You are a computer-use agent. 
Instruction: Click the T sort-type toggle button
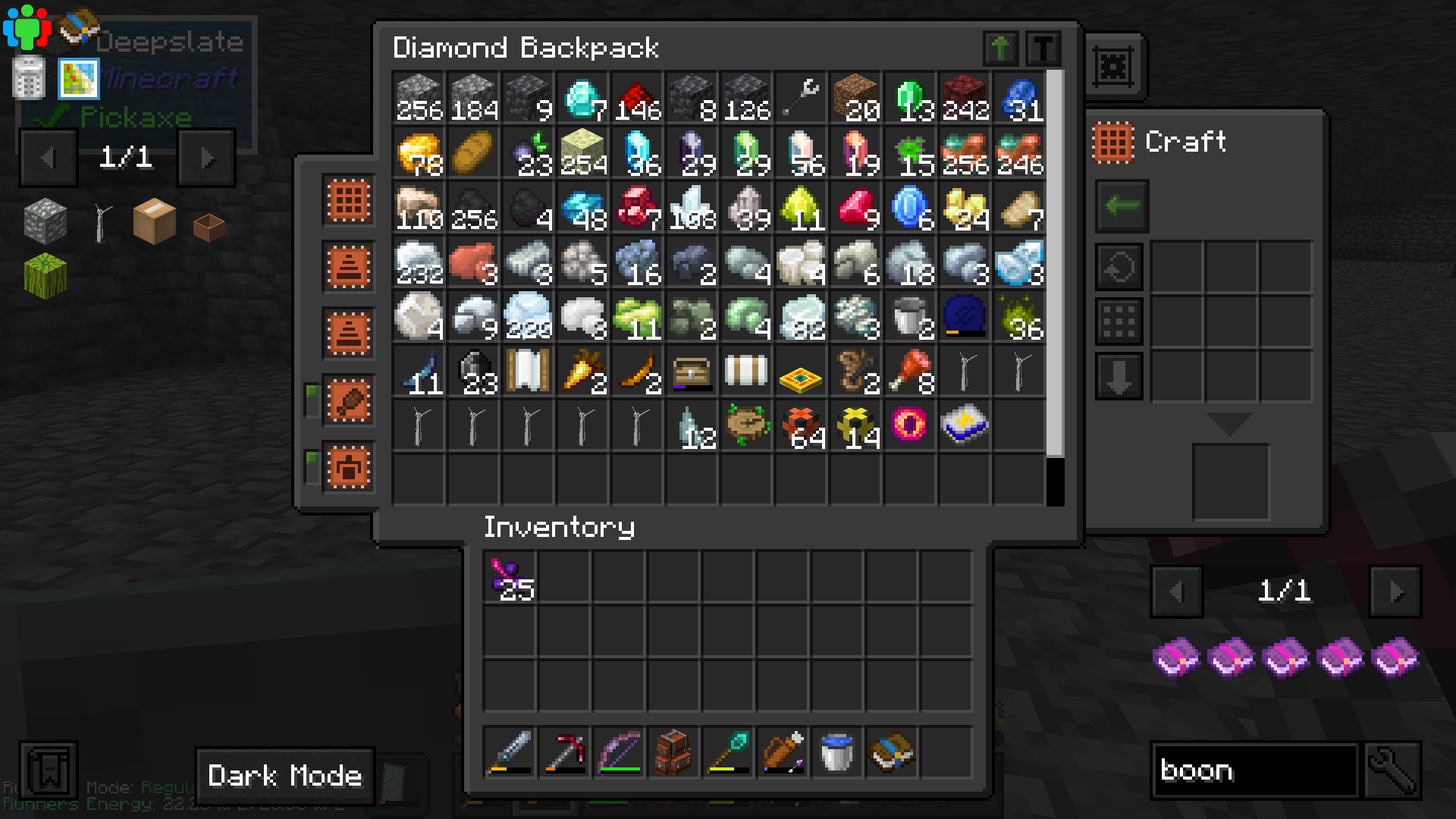click(1044, 48)
